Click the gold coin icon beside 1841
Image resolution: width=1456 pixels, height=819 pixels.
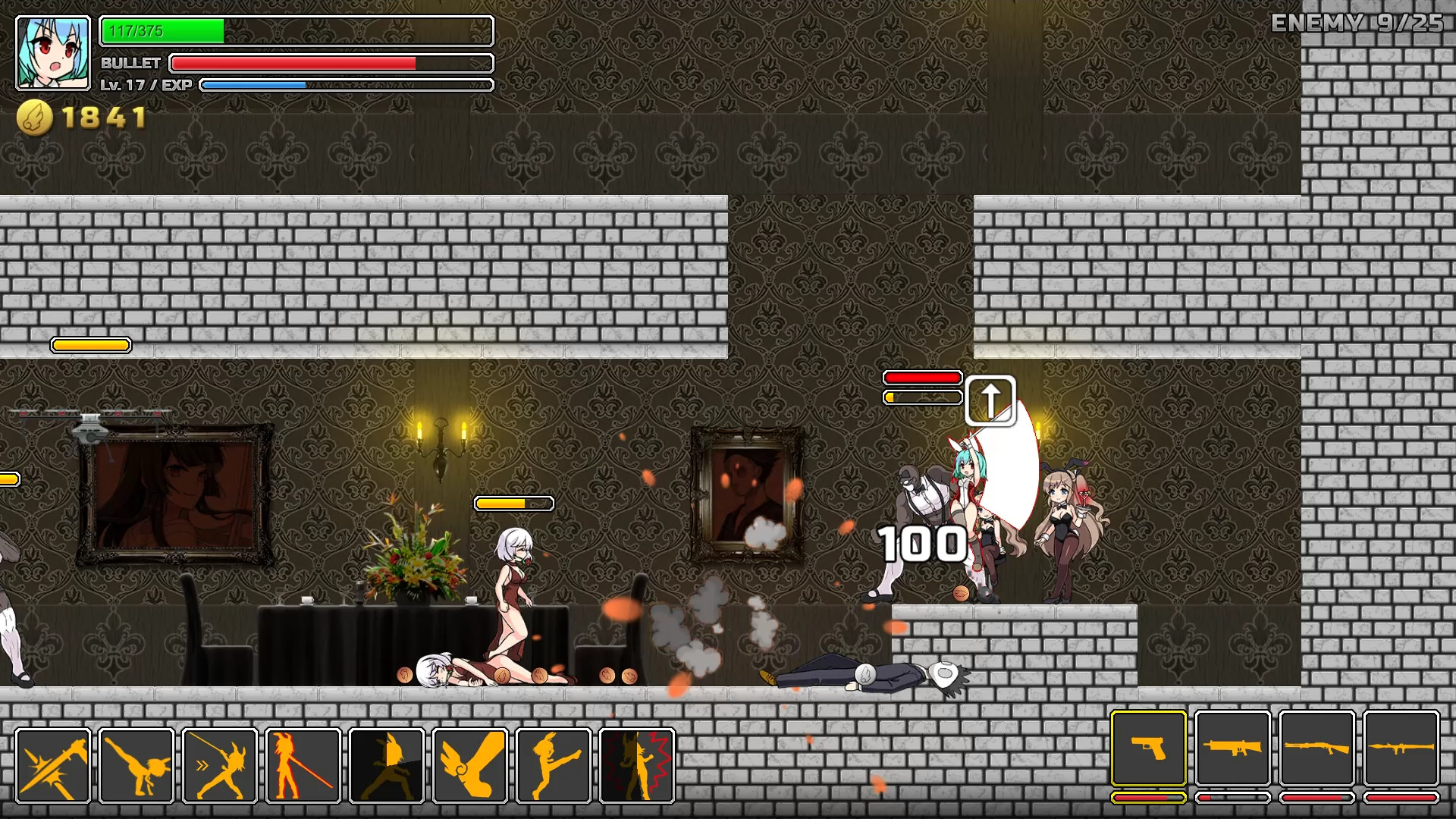click(36, 116)
